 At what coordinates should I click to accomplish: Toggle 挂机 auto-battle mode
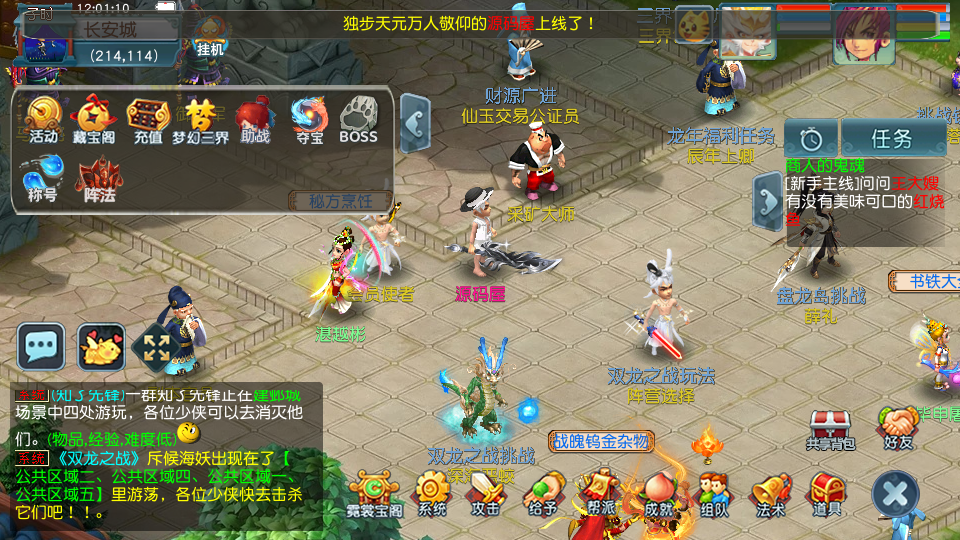(x=210, y=37)
